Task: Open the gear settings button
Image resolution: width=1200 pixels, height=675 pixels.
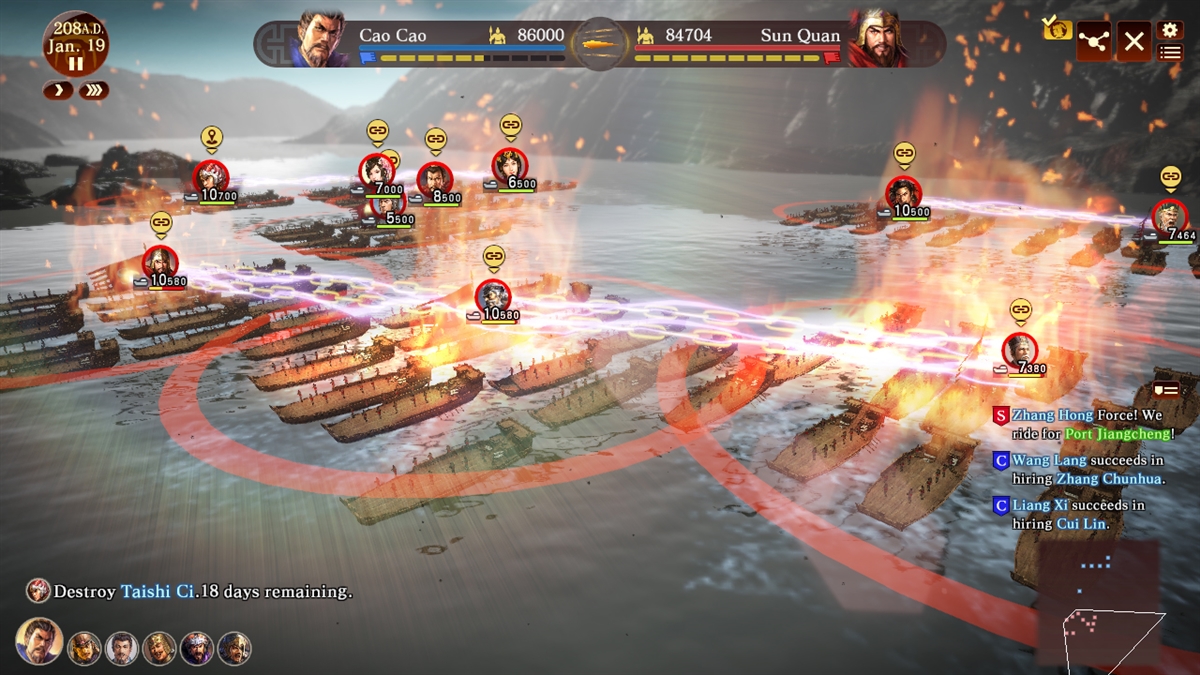Action: point(1169,30)
